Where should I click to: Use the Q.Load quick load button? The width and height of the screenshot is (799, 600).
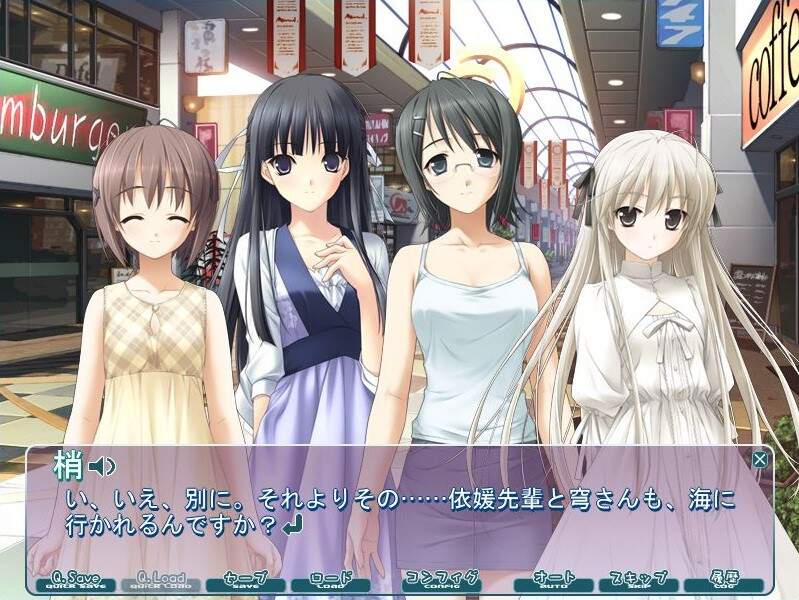click(x=157, y=581)
